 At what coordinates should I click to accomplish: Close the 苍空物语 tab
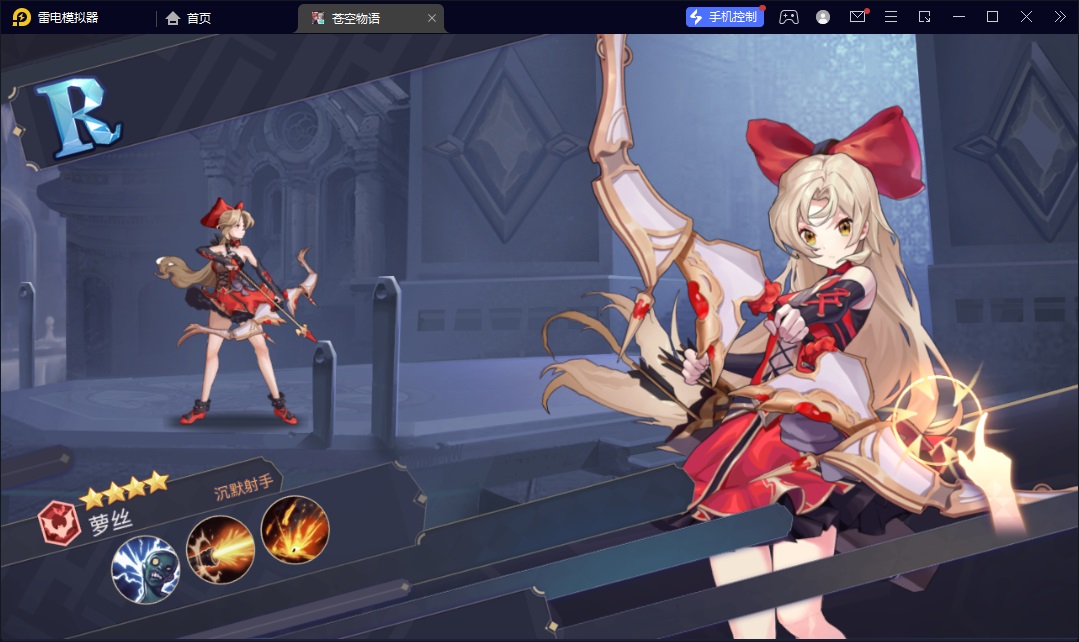432,18
